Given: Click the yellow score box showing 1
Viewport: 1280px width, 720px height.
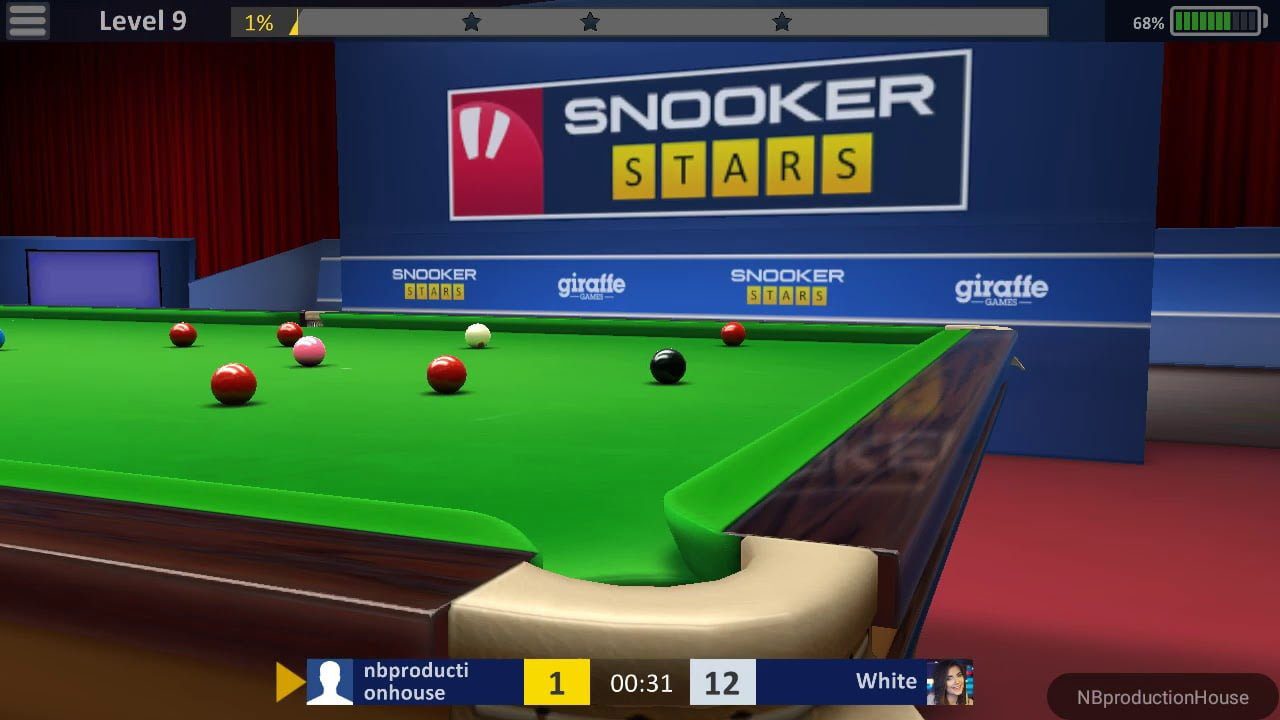Looking at the screenshot, I should [557, 682].
